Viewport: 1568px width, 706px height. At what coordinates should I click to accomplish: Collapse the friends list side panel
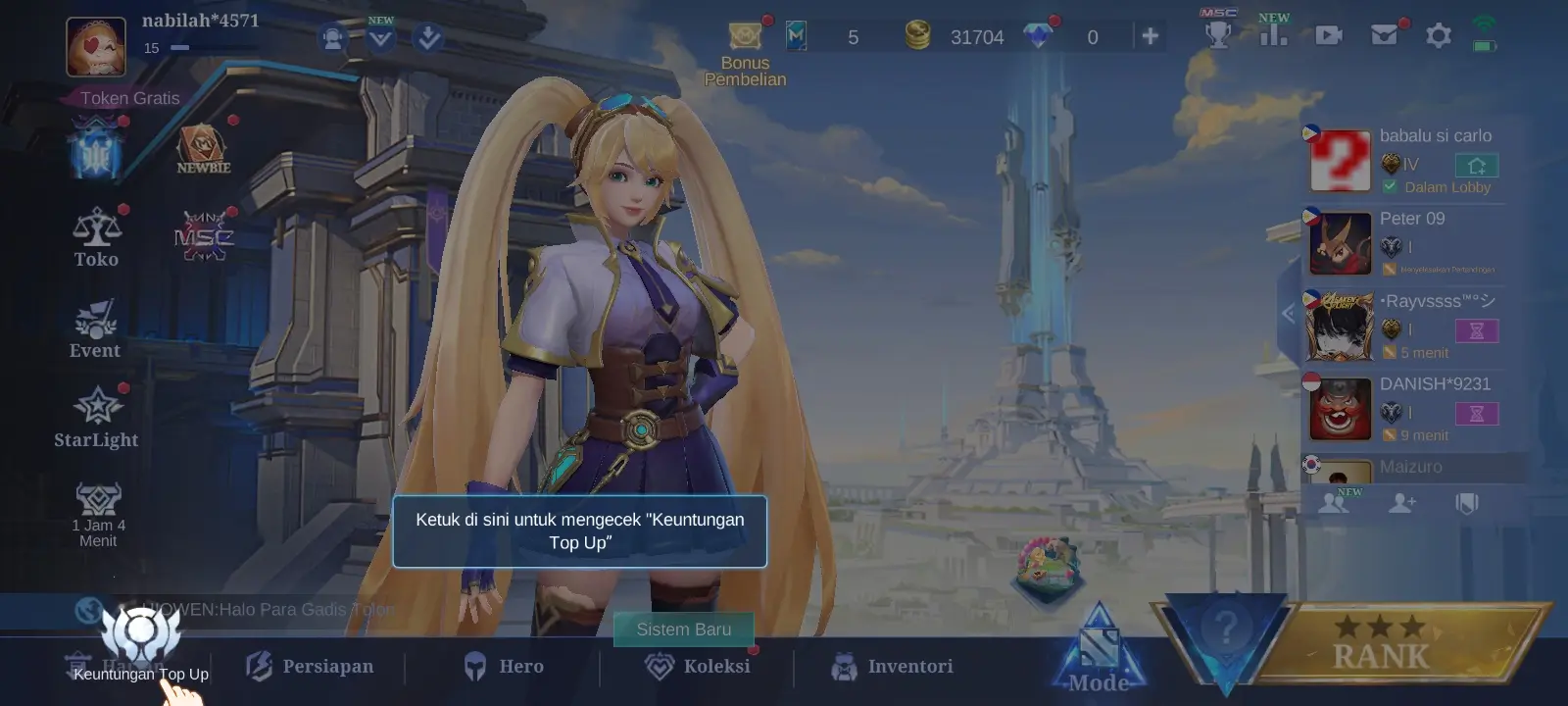click(1289, 314)
